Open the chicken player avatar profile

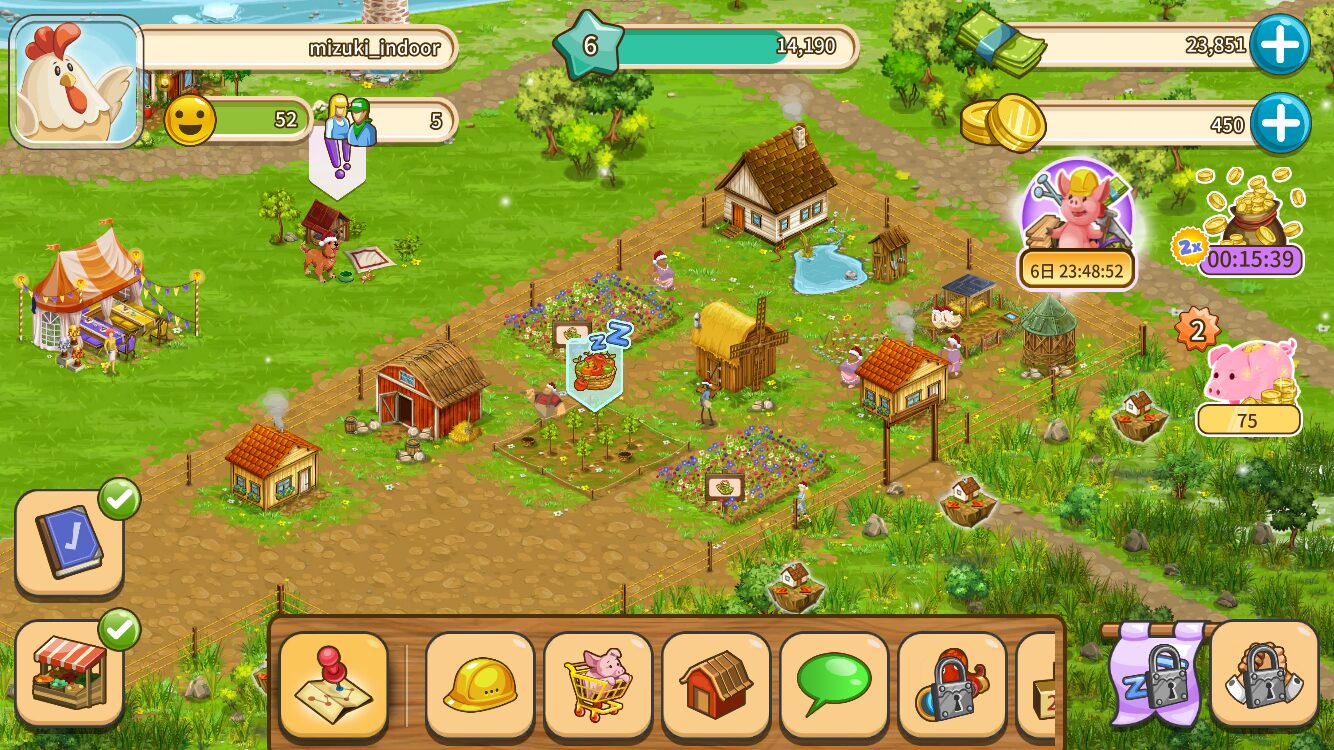76,81
